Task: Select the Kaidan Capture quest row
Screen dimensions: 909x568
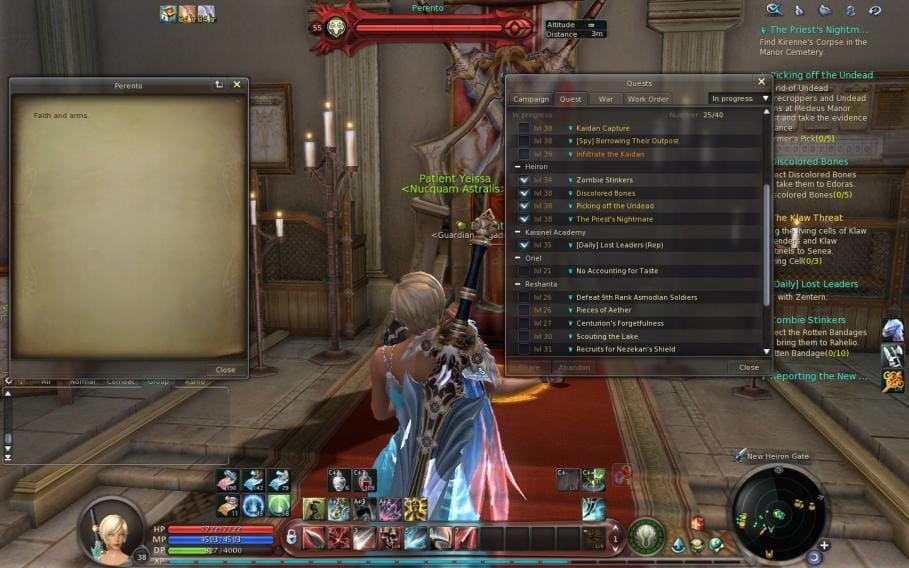Action: [602, 128]
